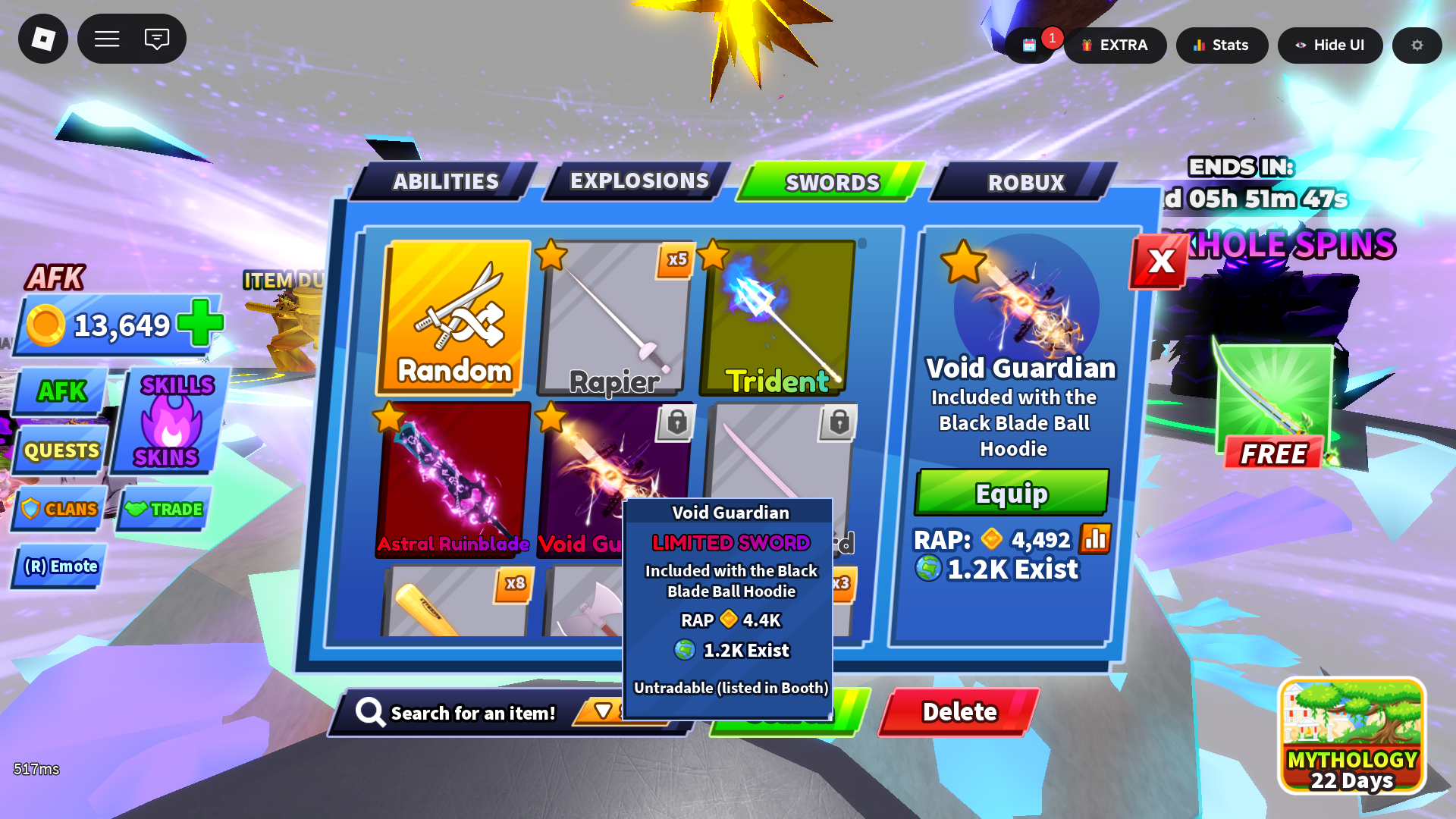Switch to the Abilities tab
This screenshot has height=819, width=1456.
(x=444, y=181)
